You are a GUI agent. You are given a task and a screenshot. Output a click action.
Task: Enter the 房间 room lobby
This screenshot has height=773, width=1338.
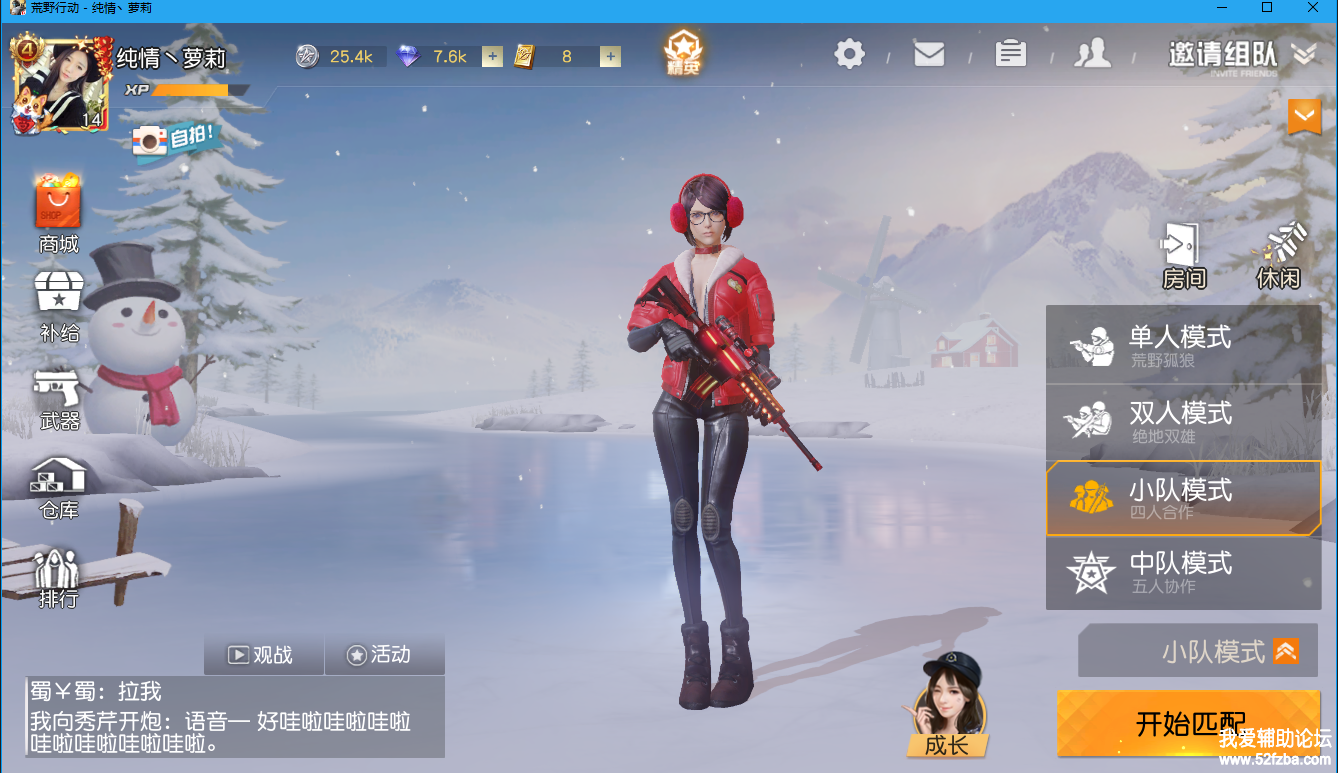[1183, 256]
